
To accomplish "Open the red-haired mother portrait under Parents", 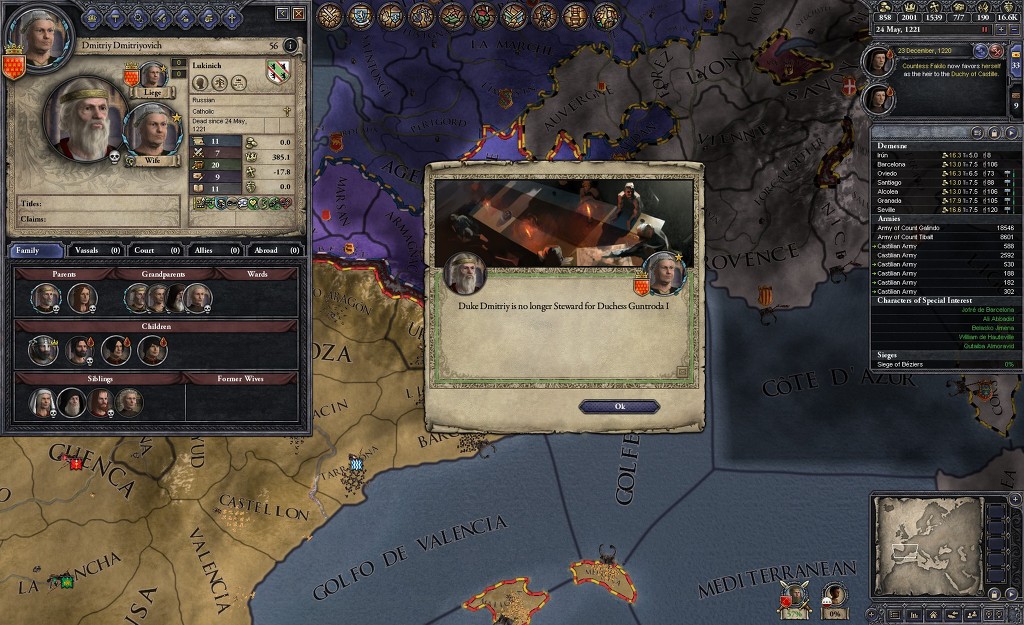I will 81,297.
